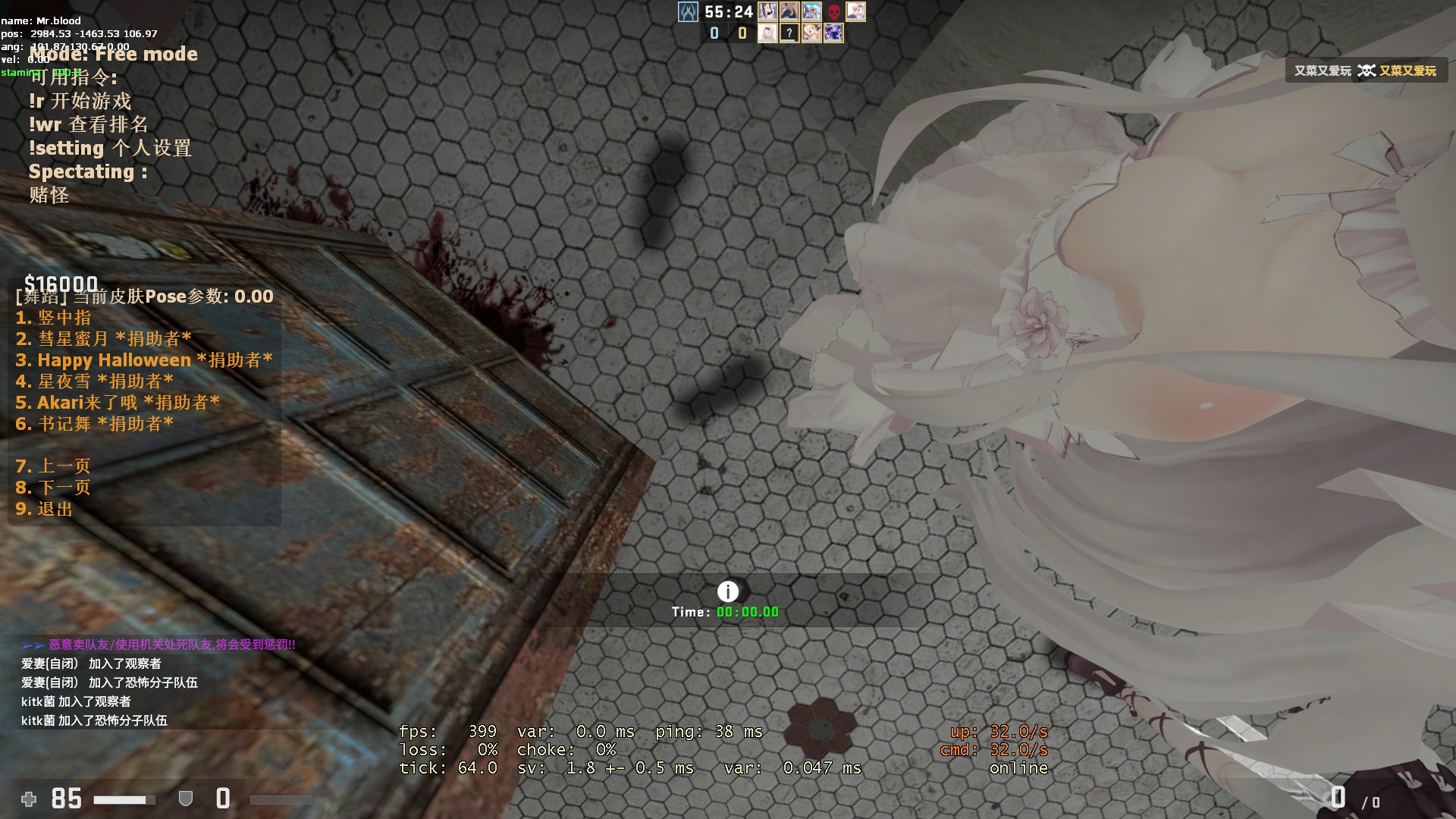Select 星夜雪 from the dance menu
This screenshot has width=1456, height=819.
coord(94,381)
